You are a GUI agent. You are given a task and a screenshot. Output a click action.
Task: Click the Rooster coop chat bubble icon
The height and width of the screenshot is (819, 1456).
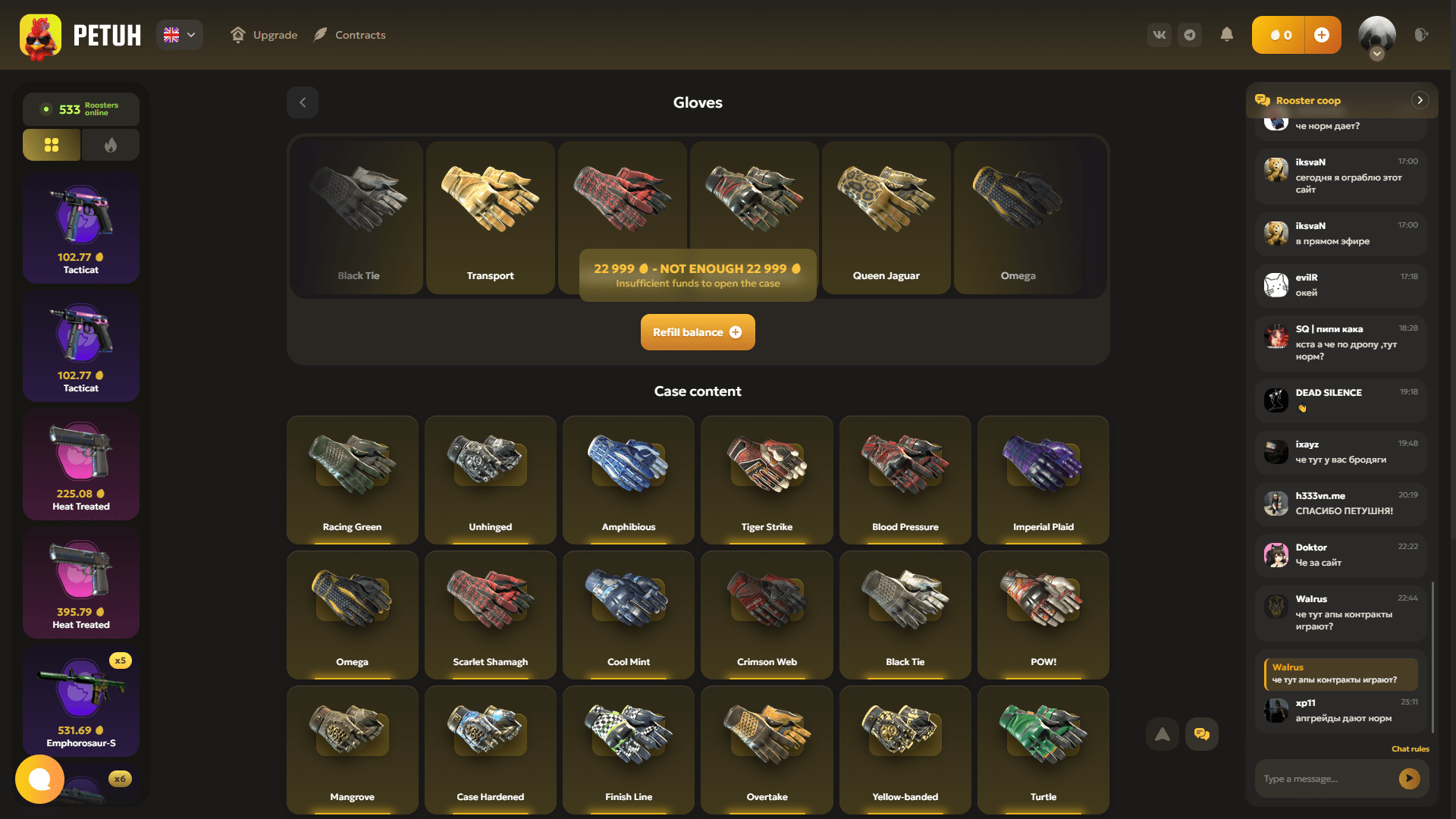tap(1263, 99)
